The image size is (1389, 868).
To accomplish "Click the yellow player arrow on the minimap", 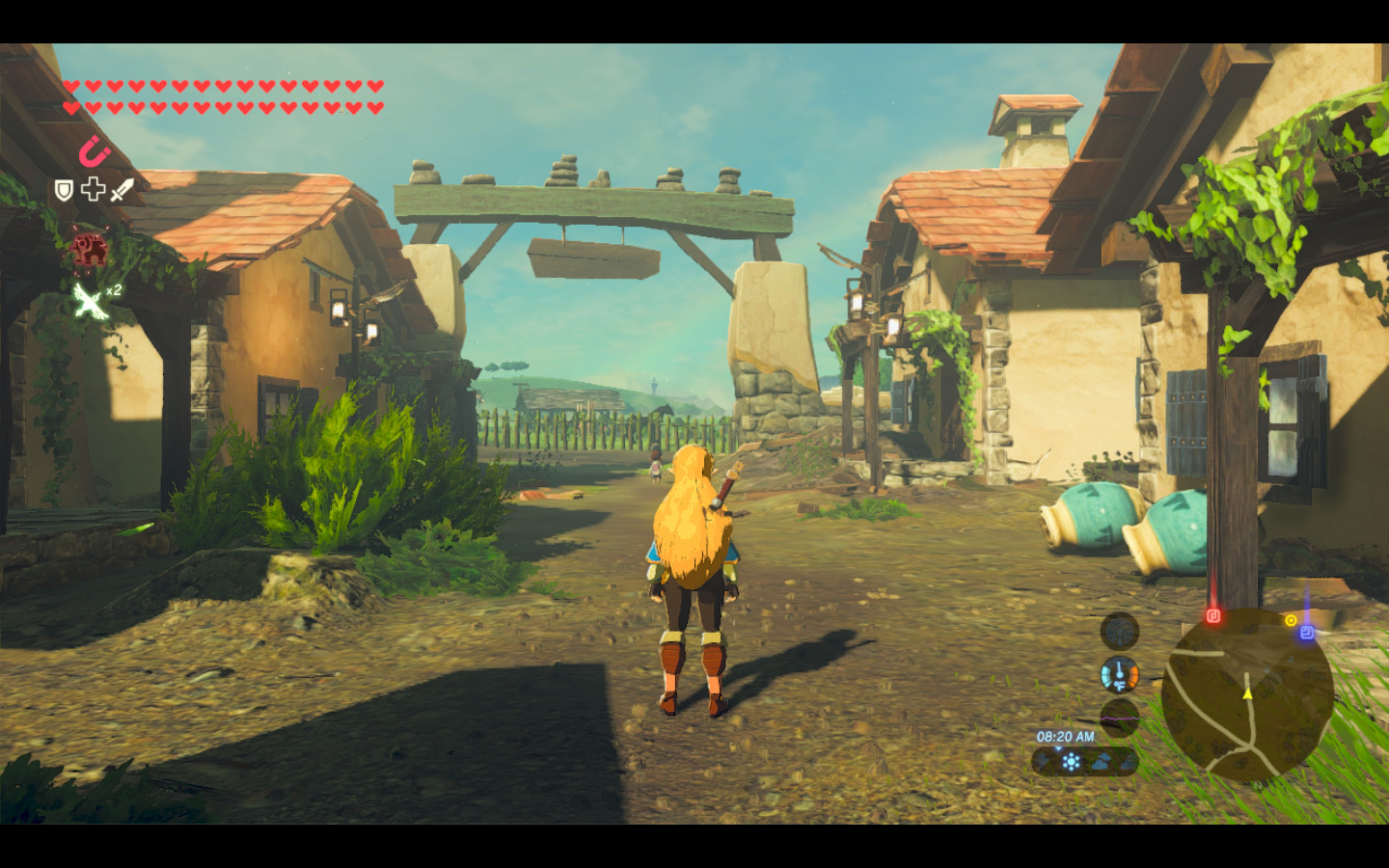I will [1247, 692].
